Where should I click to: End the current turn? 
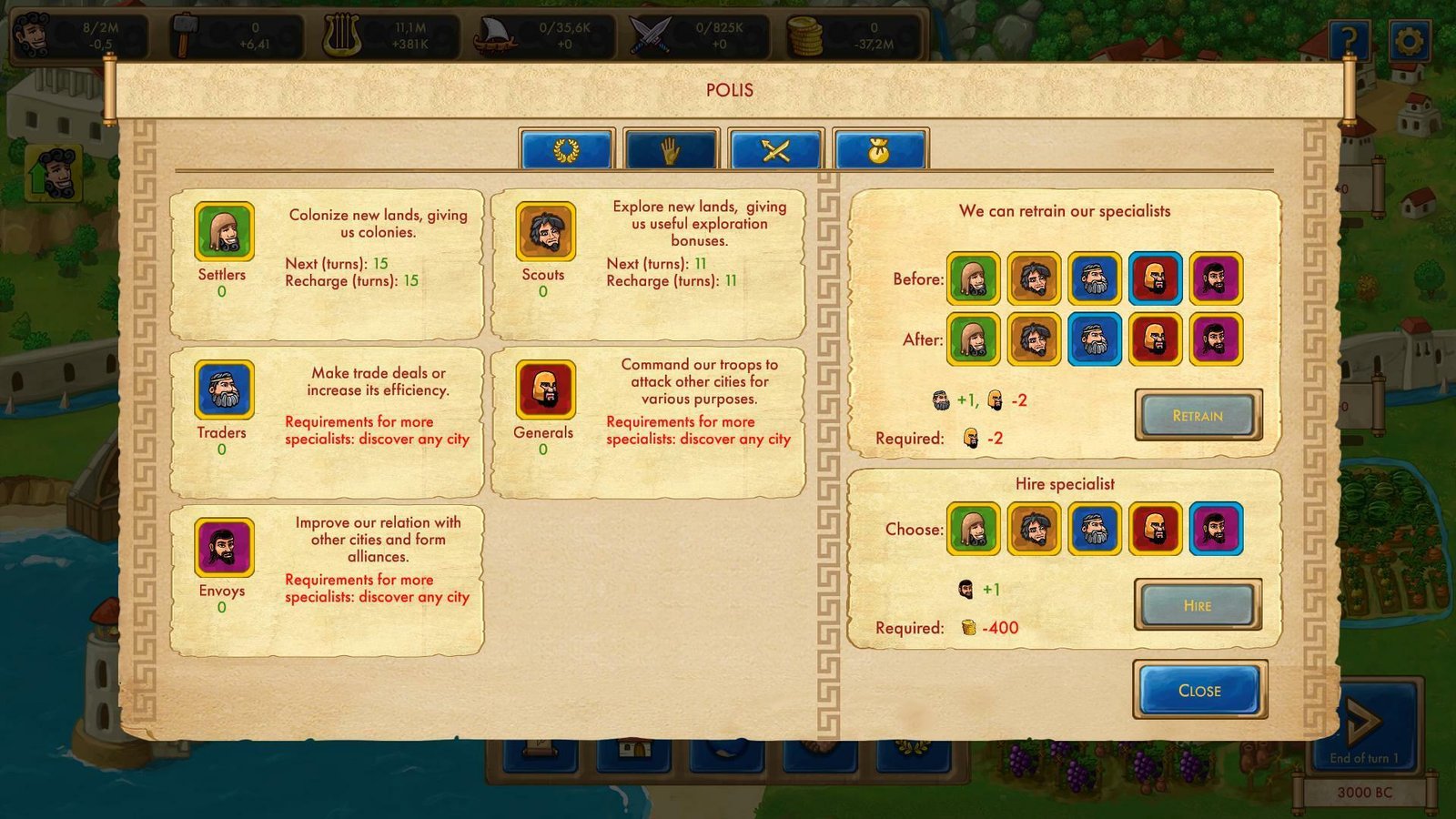1363,723
